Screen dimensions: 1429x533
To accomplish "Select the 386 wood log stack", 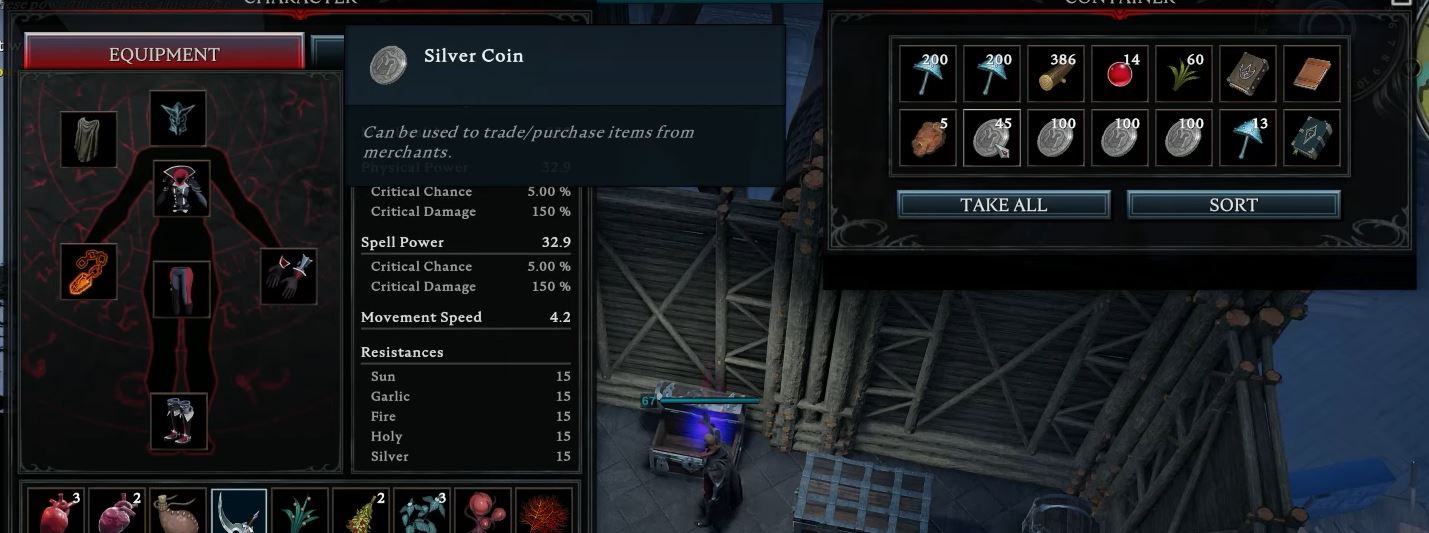I will 1055,73.
